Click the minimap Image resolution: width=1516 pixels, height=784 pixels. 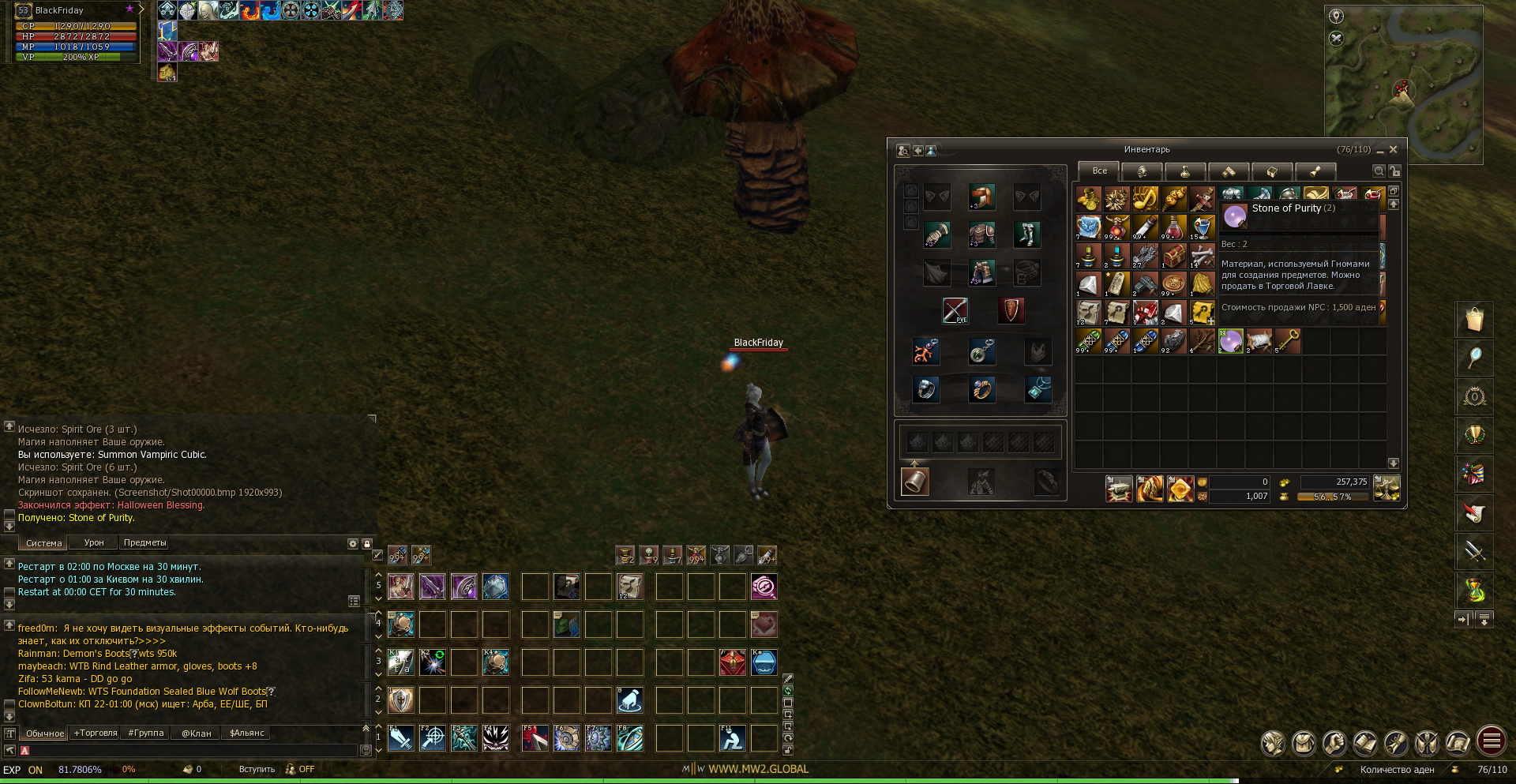pos(1403,84)
